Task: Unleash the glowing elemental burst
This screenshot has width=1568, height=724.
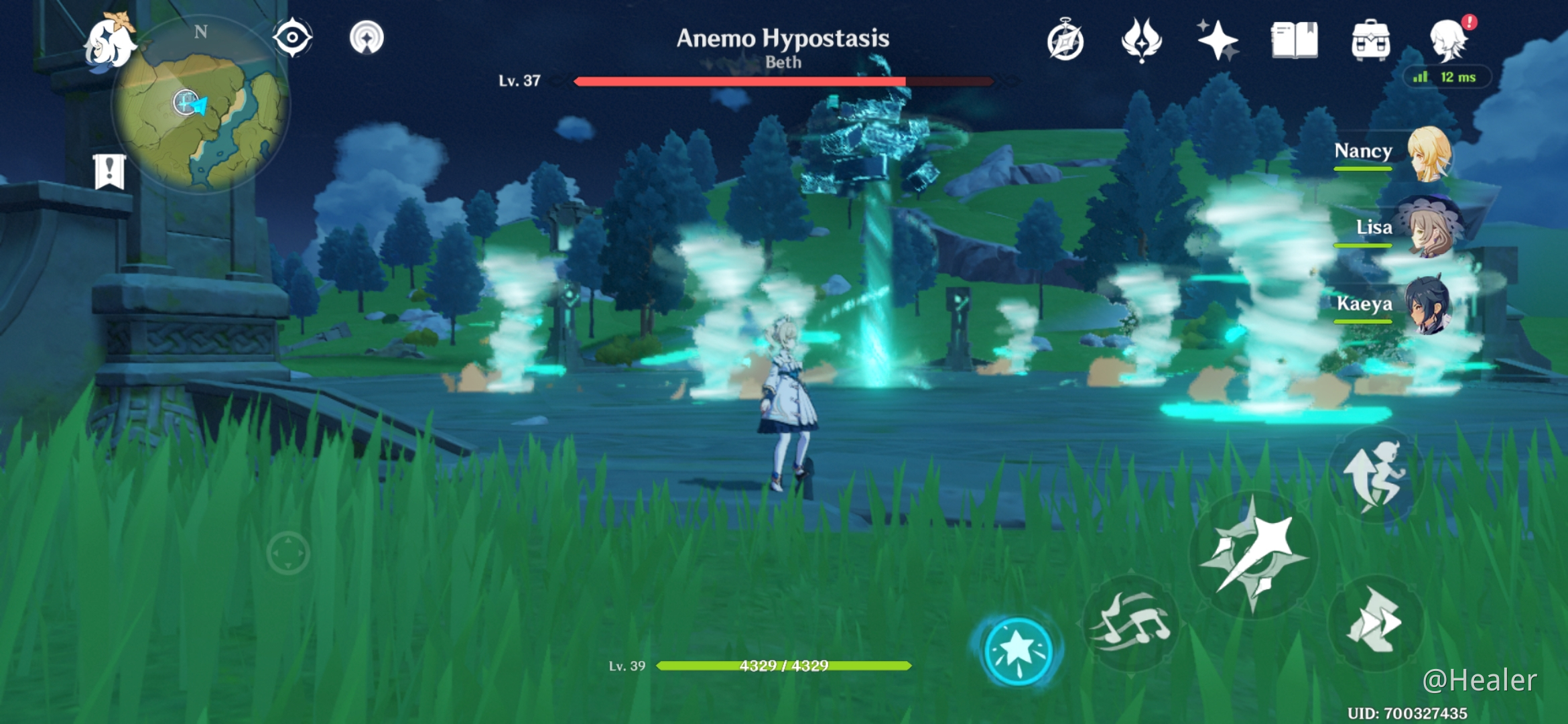Action: coord(1018,650)
